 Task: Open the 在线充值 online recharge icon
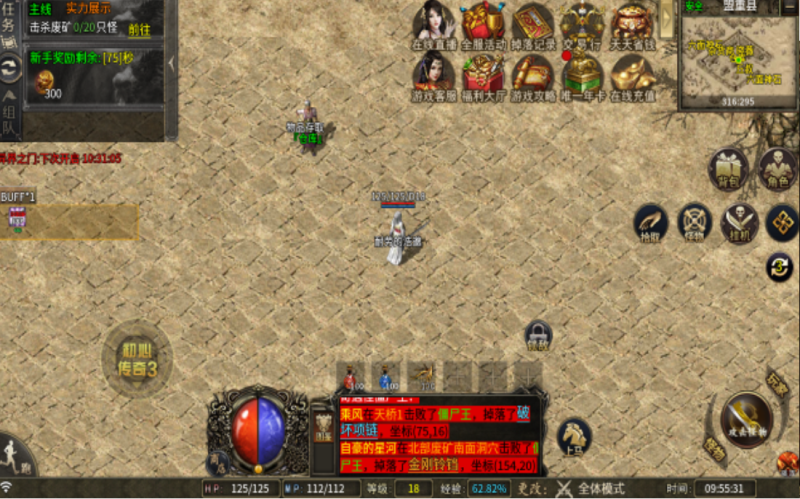coord(633,75)
